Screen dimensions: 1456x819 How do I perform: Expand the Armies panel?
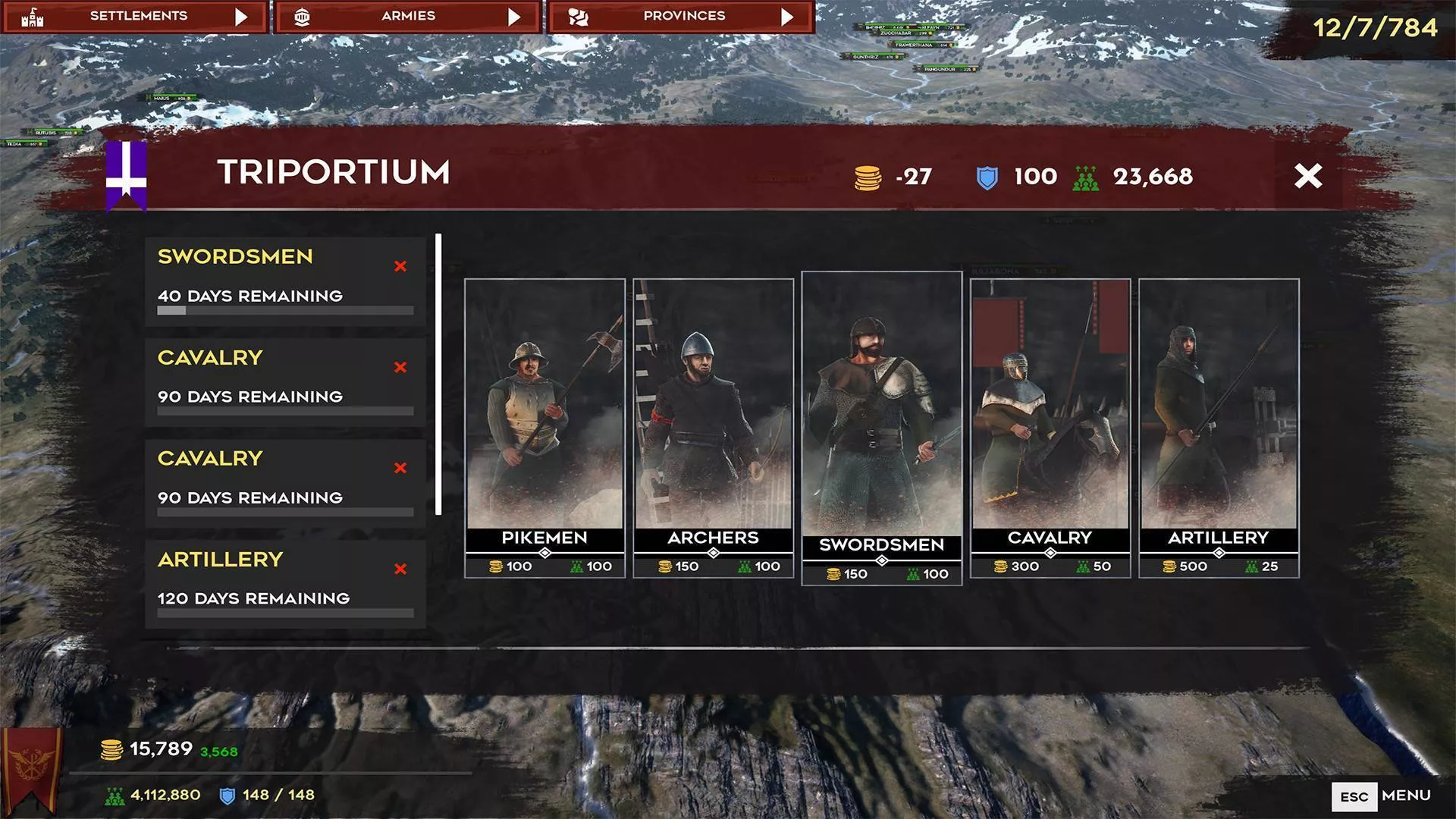coord(408,17)
